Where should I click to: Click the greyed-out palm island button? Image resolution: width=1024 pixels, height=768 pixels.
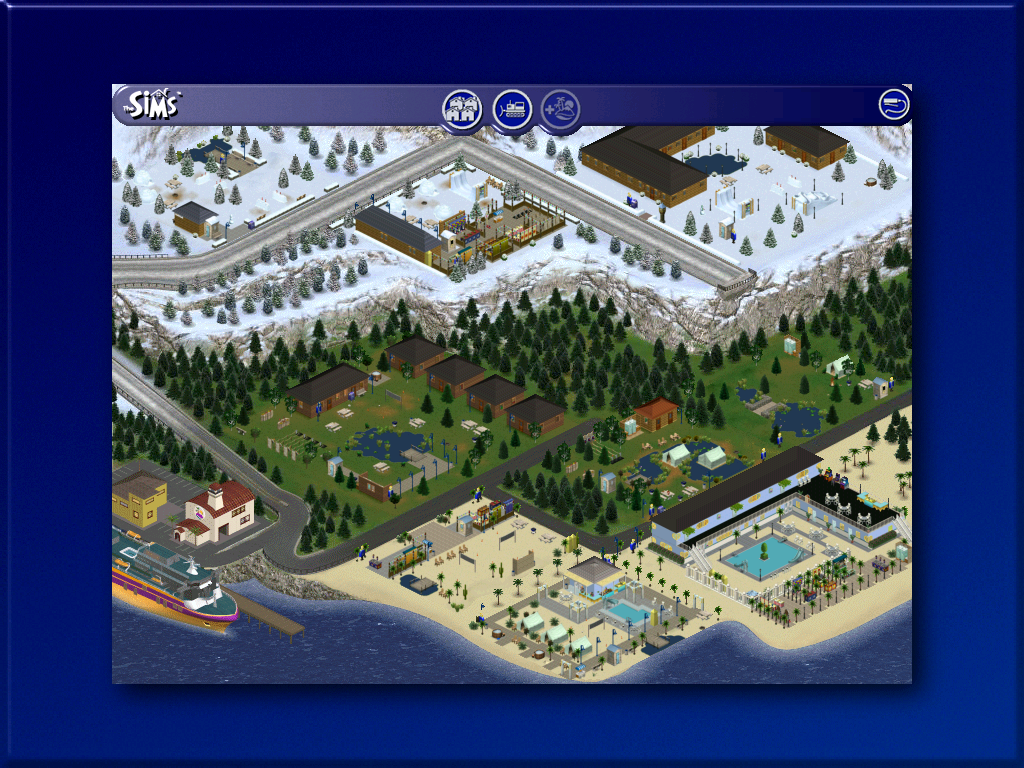tap(561, 108)
